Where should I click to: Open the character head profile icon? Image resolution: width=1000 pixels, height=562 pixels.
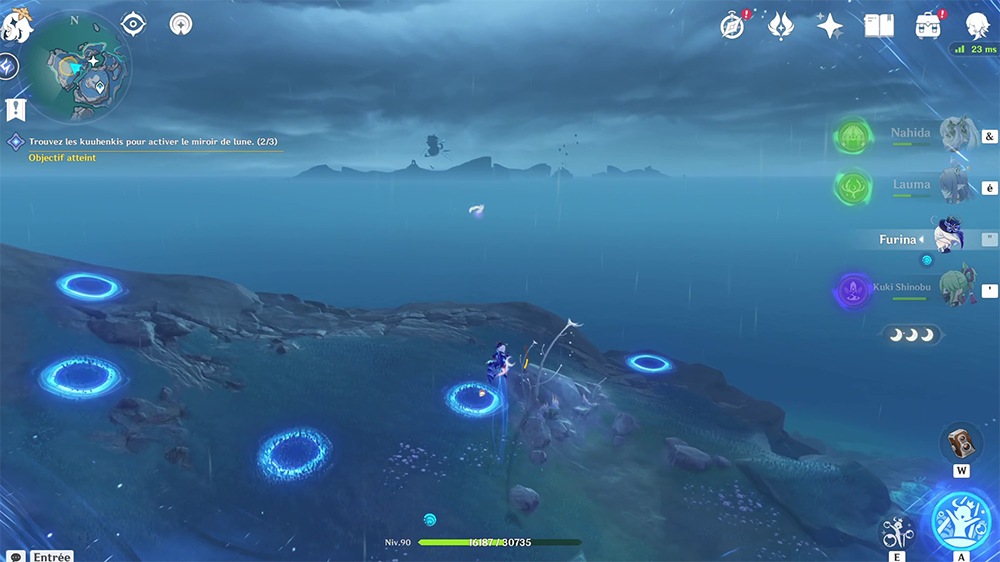tap(978, 26)
